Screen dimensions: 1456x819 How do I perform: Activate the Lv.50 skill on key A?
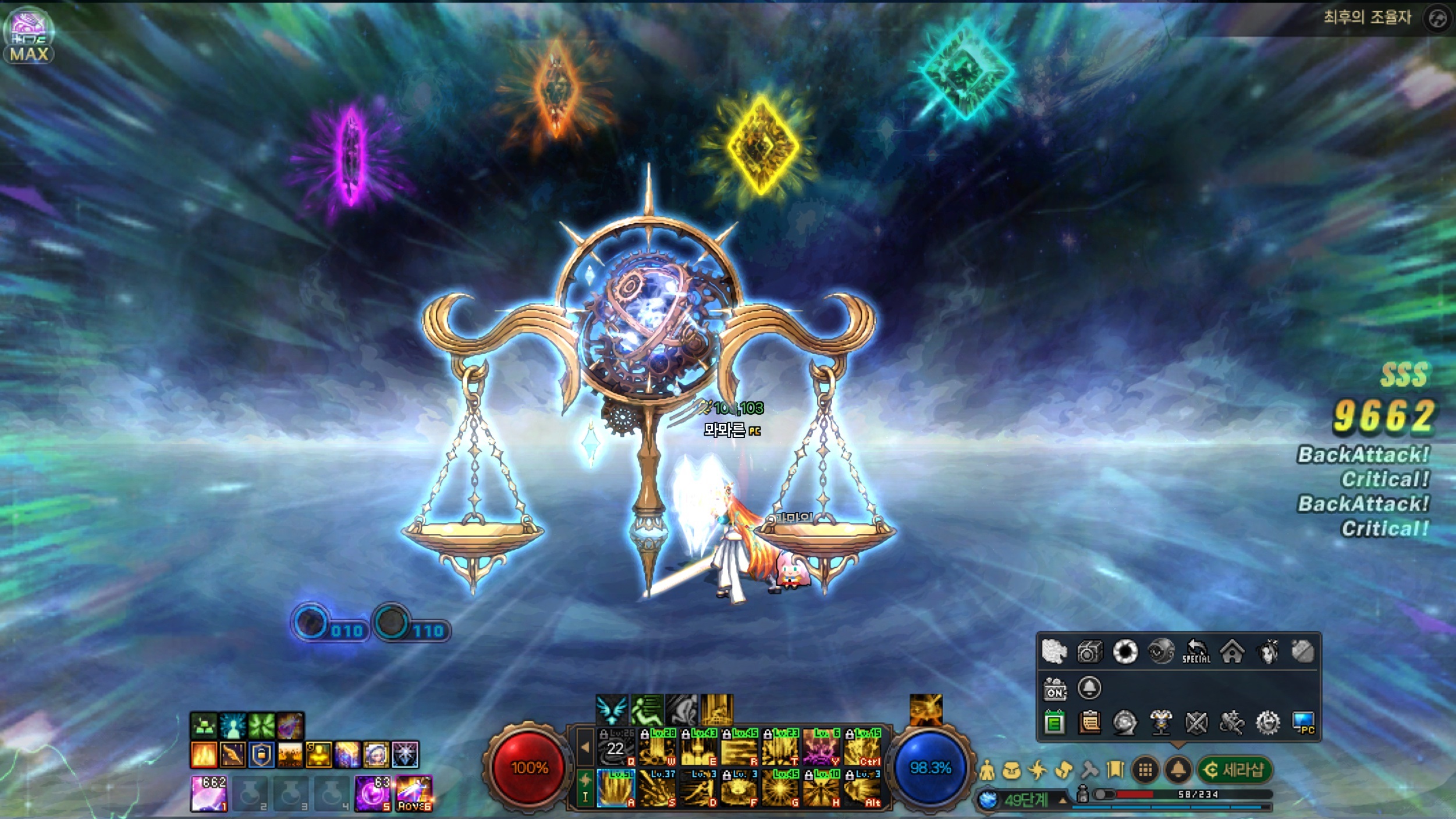pos(616,788)
